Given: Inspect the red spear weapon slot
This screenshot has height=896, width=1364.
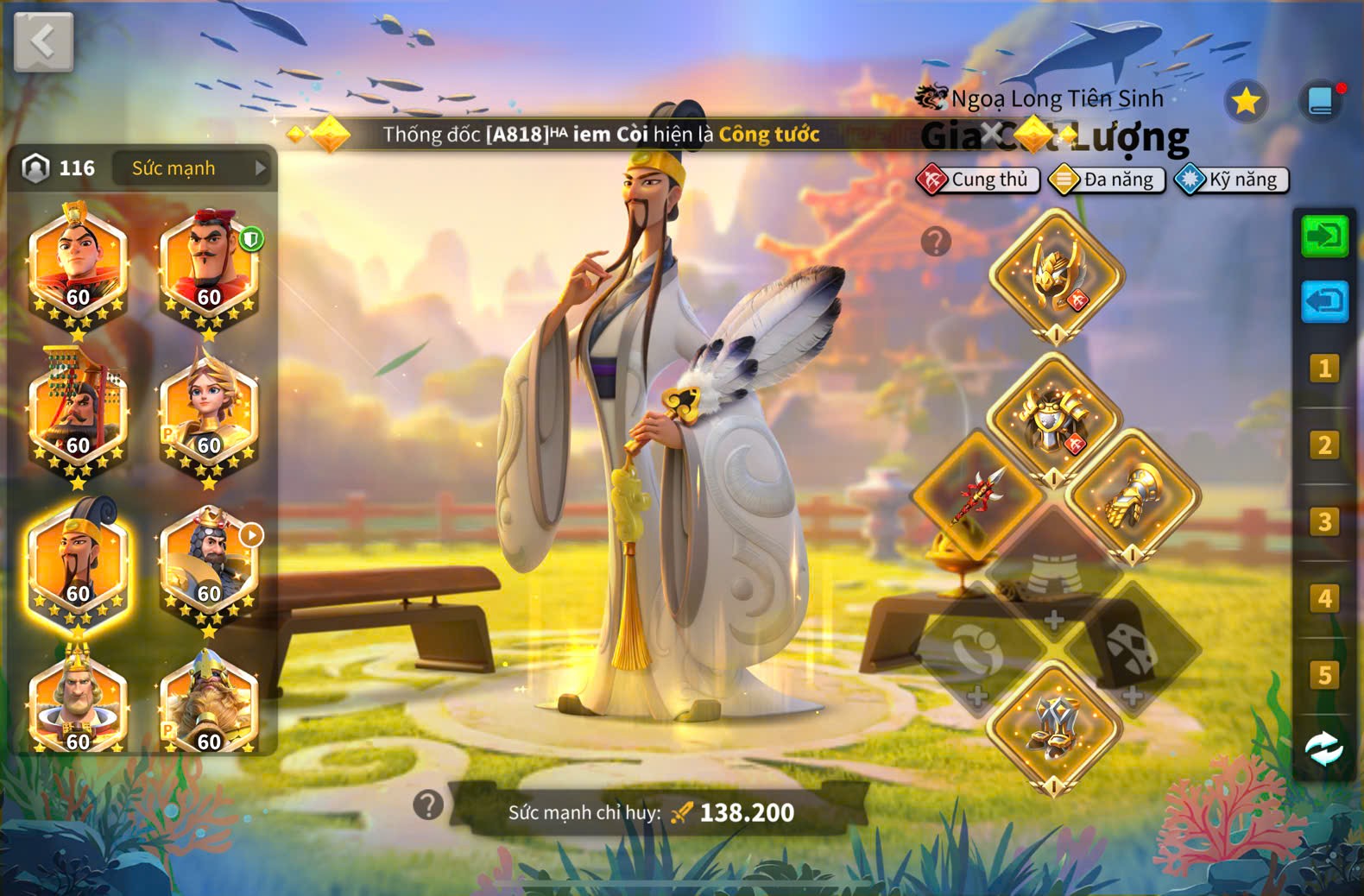Looking at the screenshot, I should point(978,495).
